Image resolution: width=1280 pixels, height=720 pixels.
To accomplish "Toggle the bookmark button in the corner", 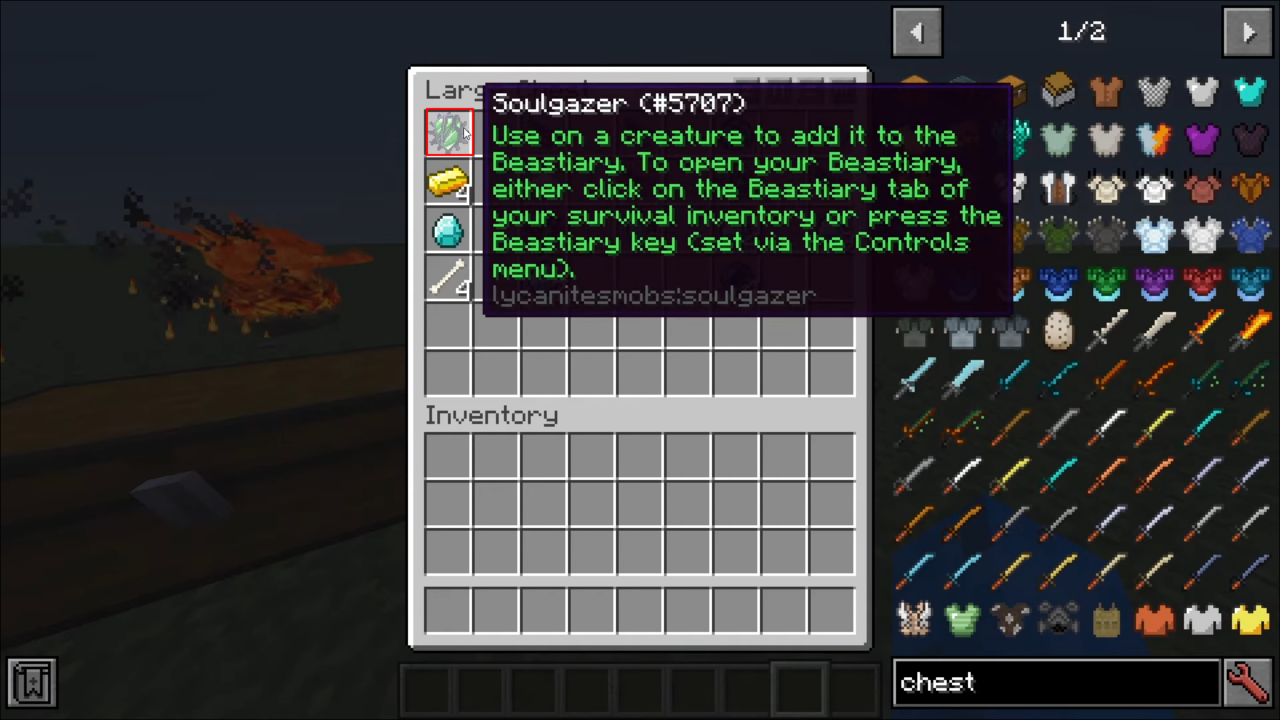I will point(32,682).
